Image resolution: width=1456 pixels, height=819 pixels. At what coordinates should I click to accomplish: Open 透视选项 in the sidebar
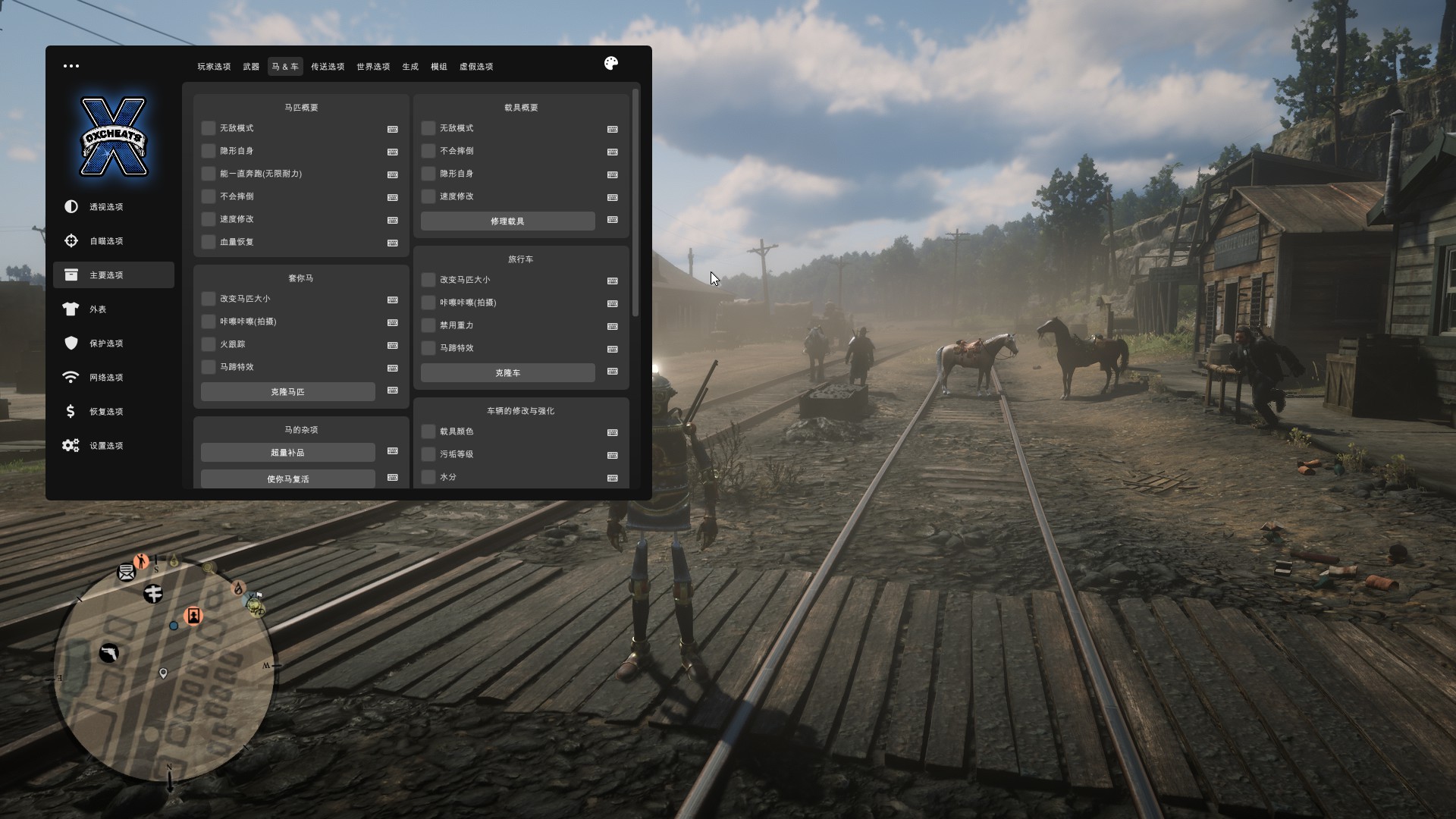click(x=106, y=207)
